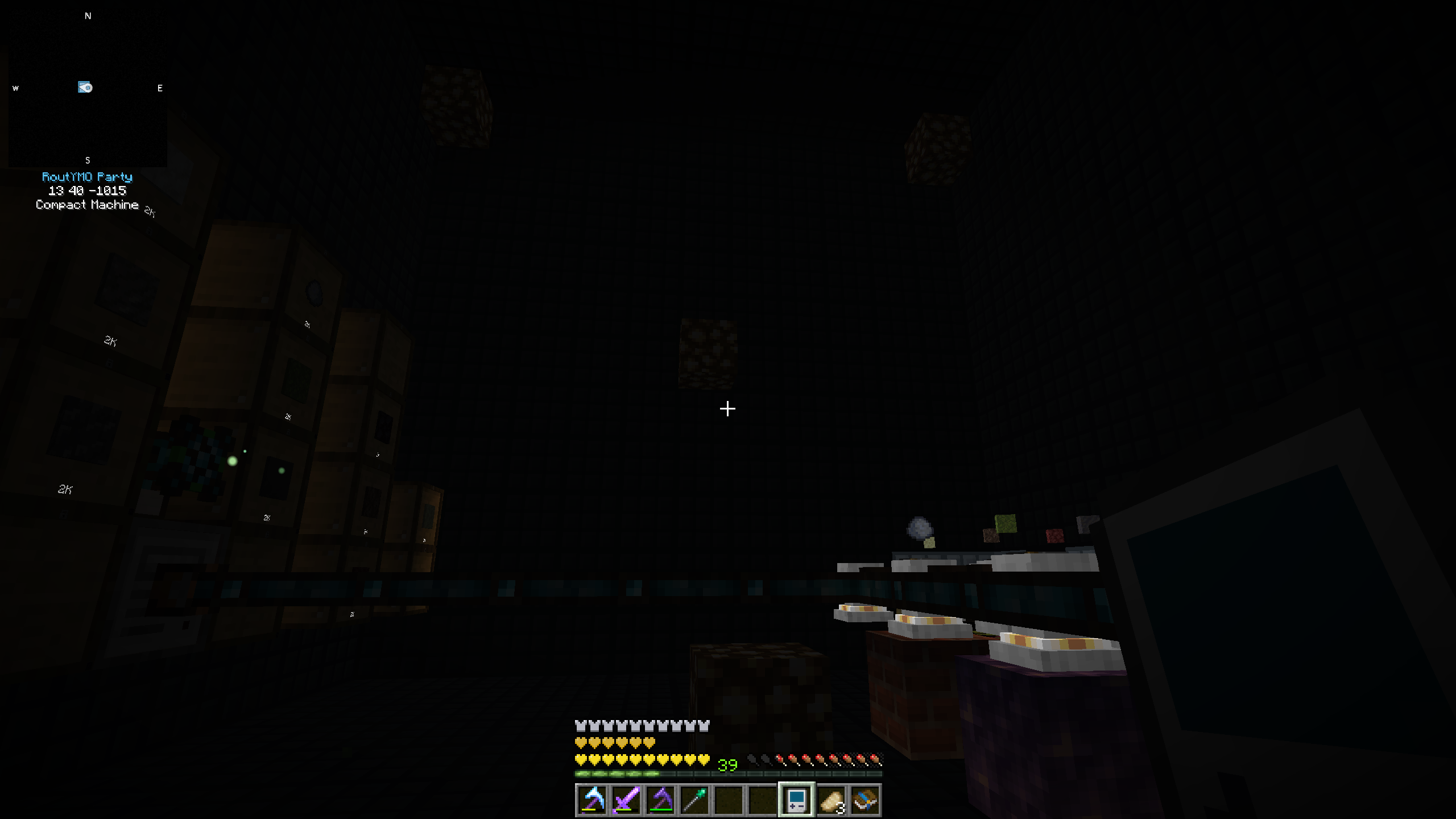Click the crosshair at screen center
The height and width of the screenshot is (819, 1456).
(x=727, y=409)
